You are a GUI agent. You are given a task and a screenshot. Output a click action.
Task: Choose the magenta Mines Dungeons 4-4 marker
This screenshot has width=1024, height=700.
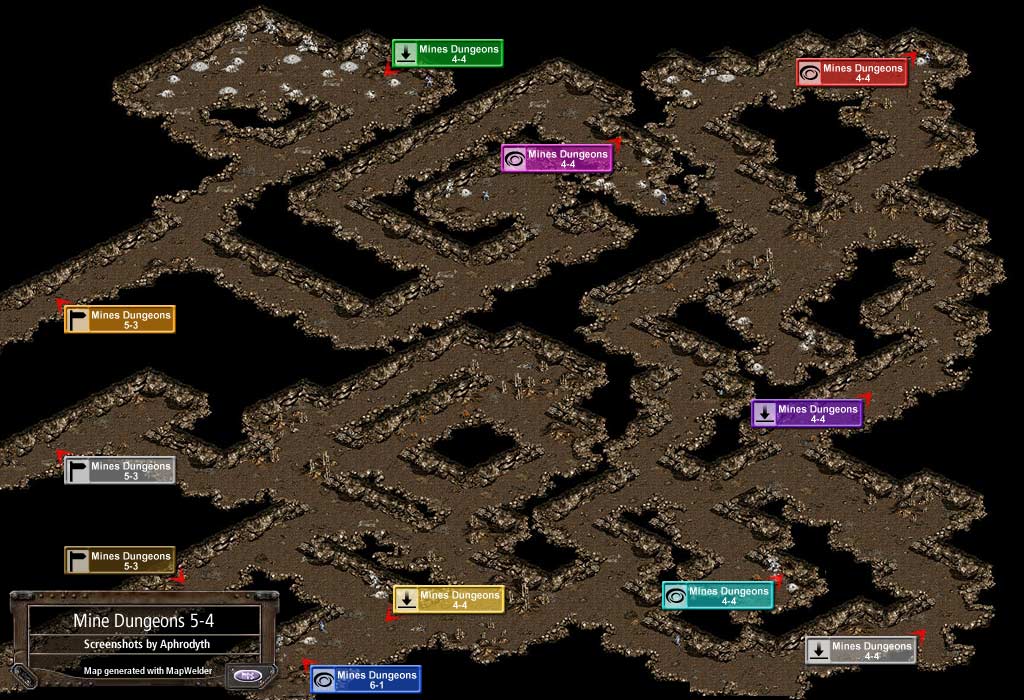click(557, 159)
